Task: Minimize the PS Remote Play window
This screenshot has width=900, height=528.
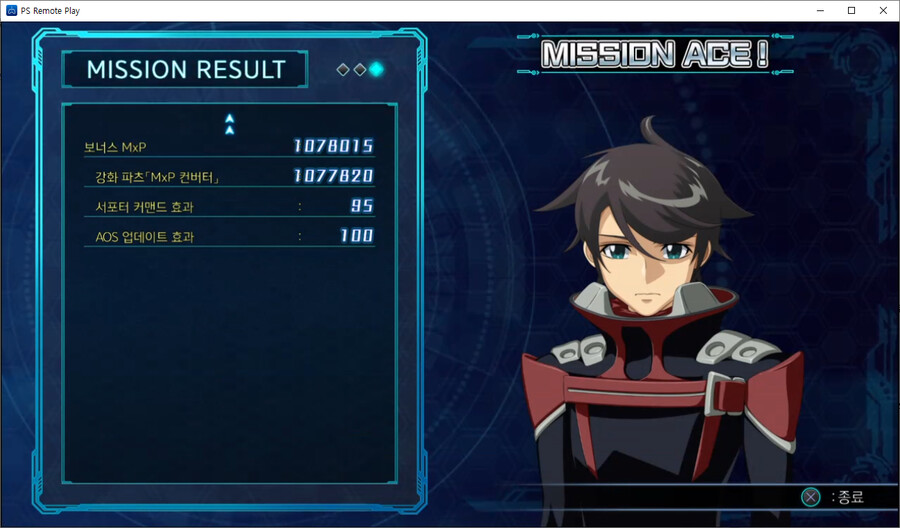Action: pos(820,10)
